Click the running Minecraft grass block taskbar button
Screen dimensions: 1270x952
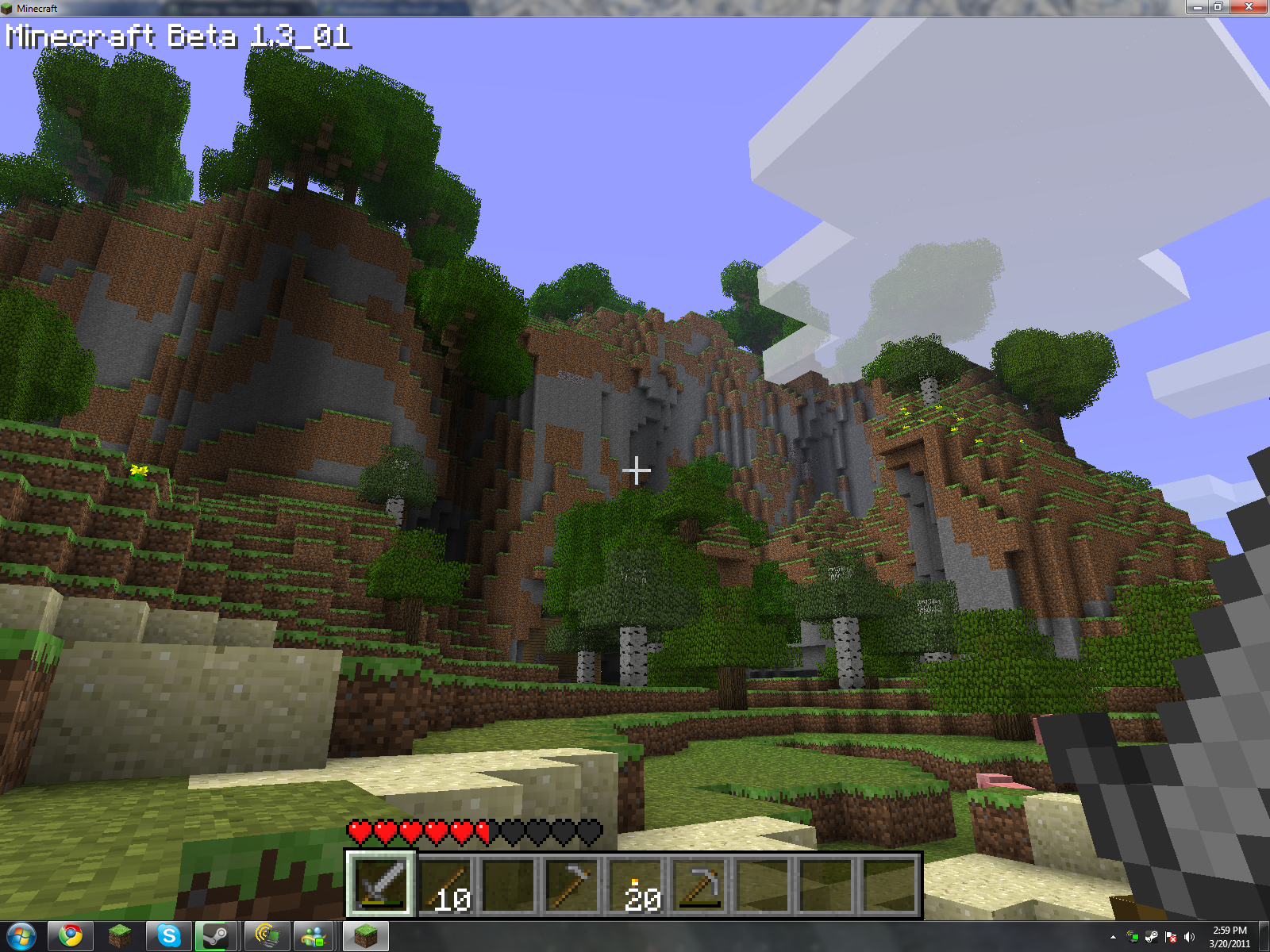[368, 936]
